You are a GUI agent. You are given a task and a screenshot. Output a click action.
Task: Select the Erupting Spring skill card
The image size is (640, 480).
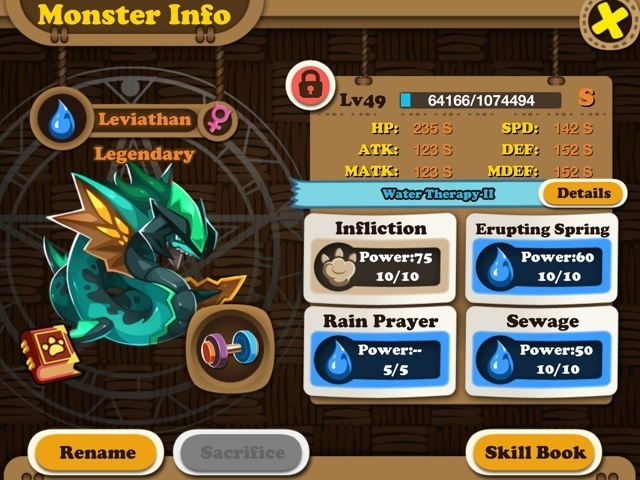[x=542, y=254]
